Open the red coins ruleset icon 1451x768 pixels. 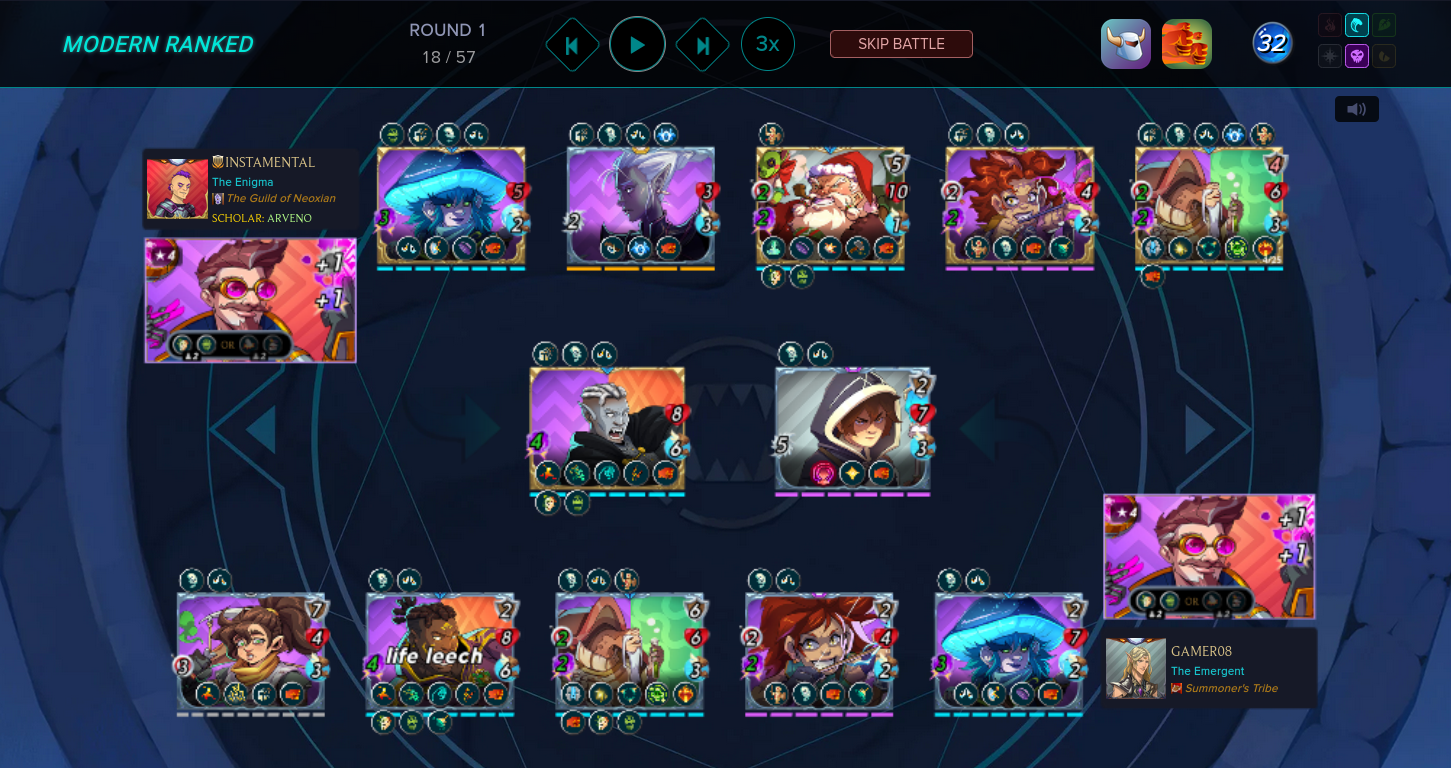pos(1186,44)
